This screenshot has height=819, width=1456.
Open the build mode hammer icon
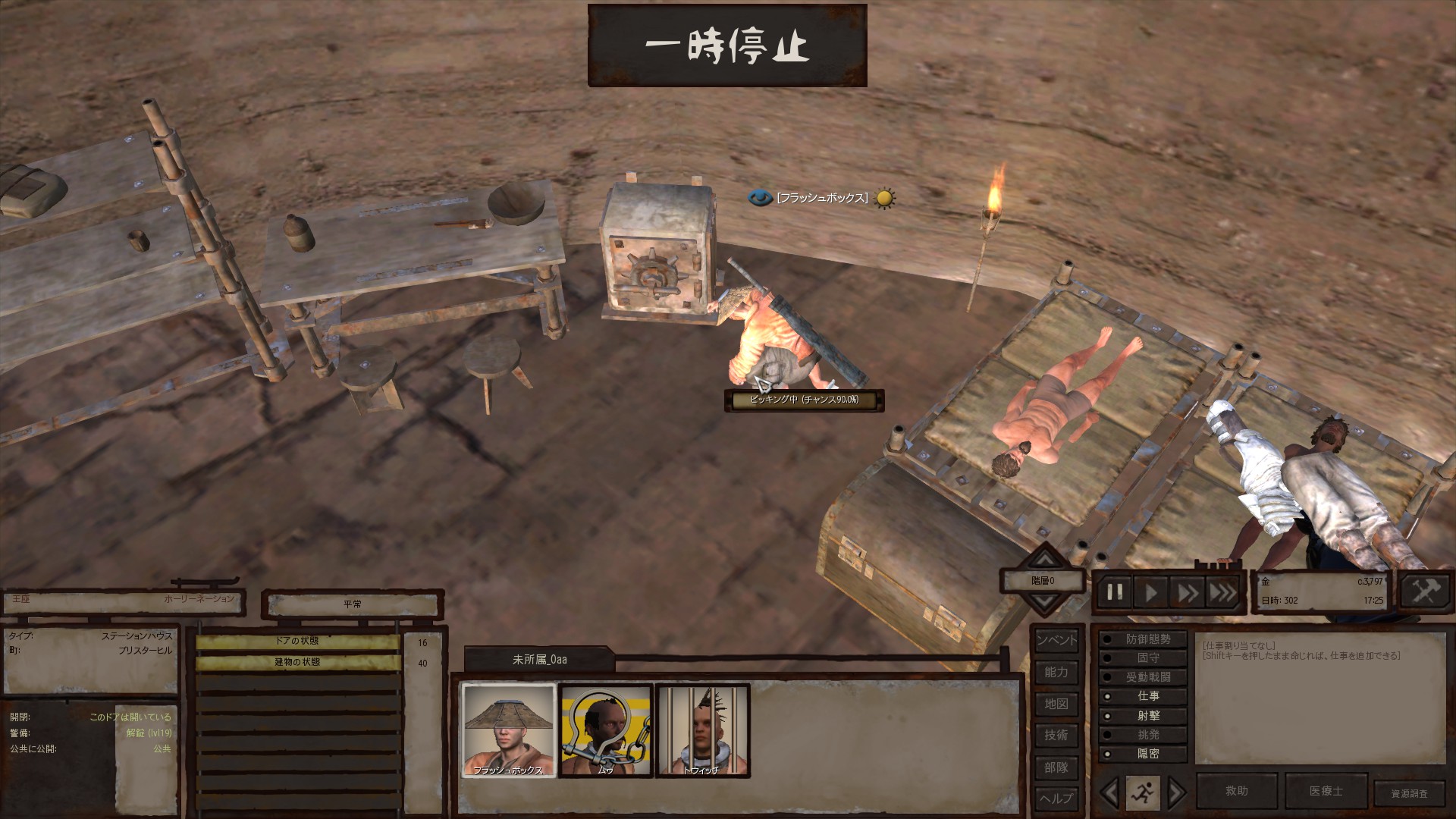(1424, 591)
